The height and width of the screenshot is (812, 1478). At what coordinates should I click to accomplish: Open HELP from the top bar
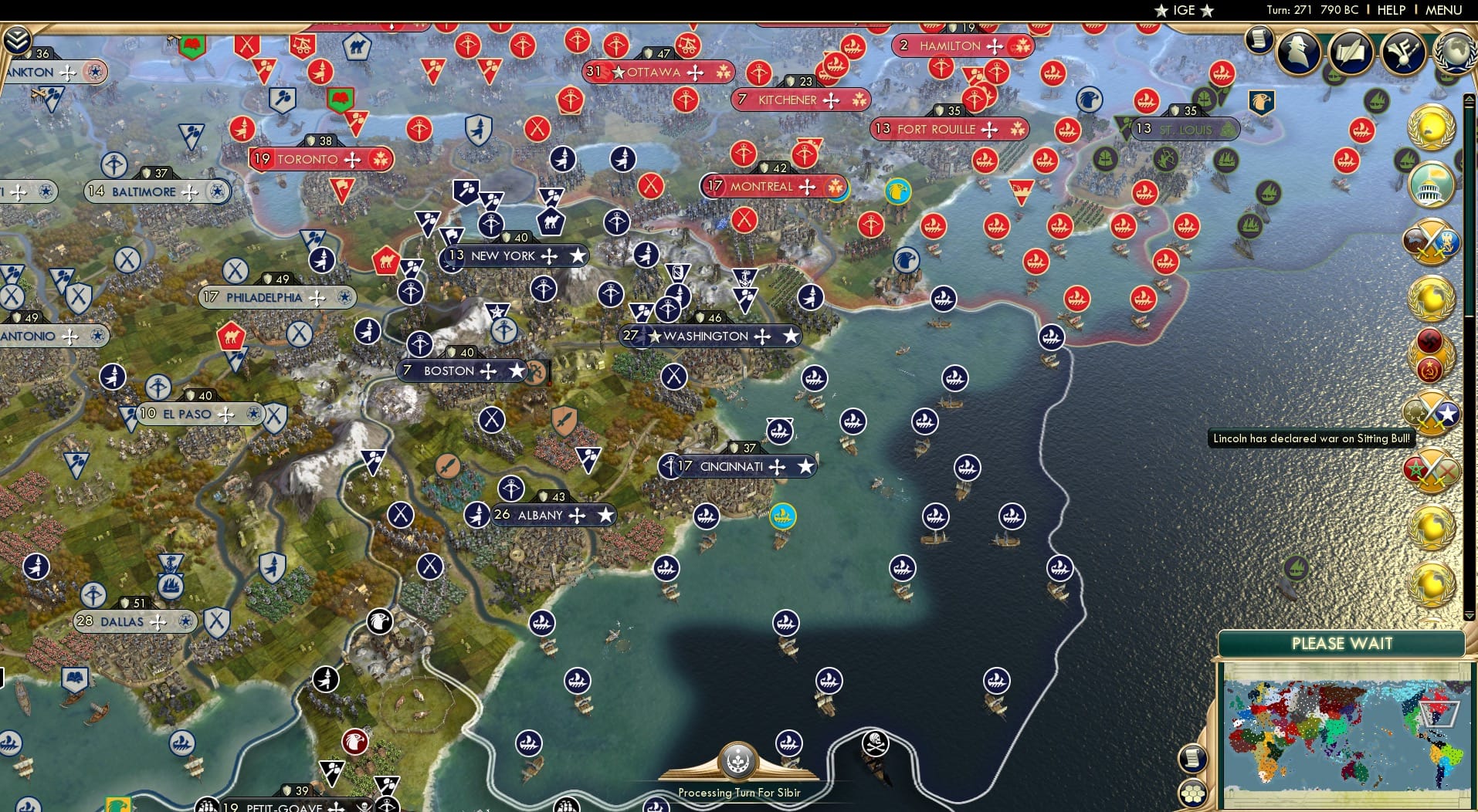tap(1390, 11)
